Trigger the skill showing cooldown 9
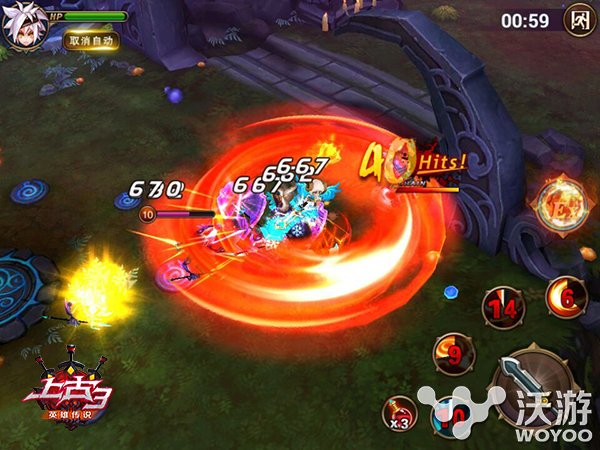Screen dimensions: 600x450 (452, 354)
